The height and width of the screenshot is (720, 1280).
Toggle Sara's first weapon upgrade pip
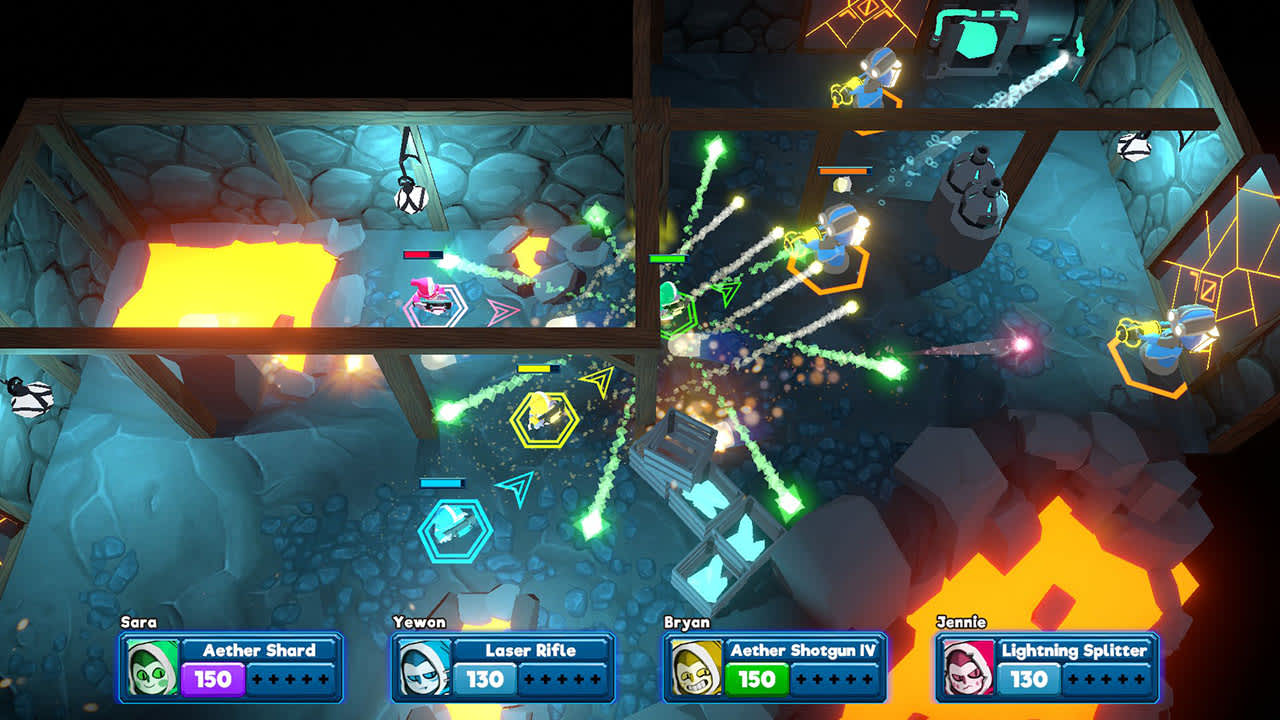(x=256, y=679)
